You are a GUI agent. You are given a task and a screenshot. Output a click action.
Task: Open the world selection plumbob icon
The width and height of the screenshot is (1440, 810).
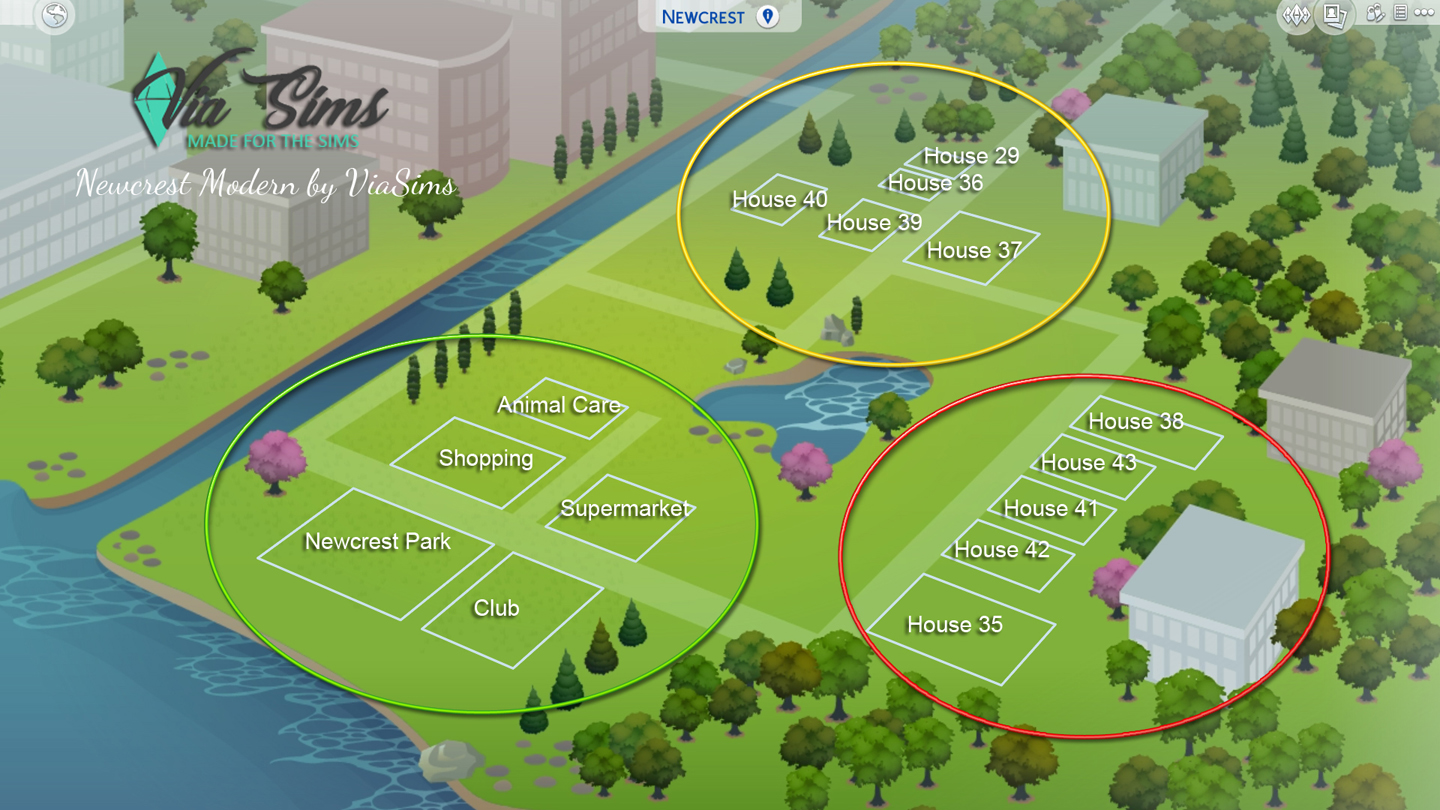[x=1296, y=14]
